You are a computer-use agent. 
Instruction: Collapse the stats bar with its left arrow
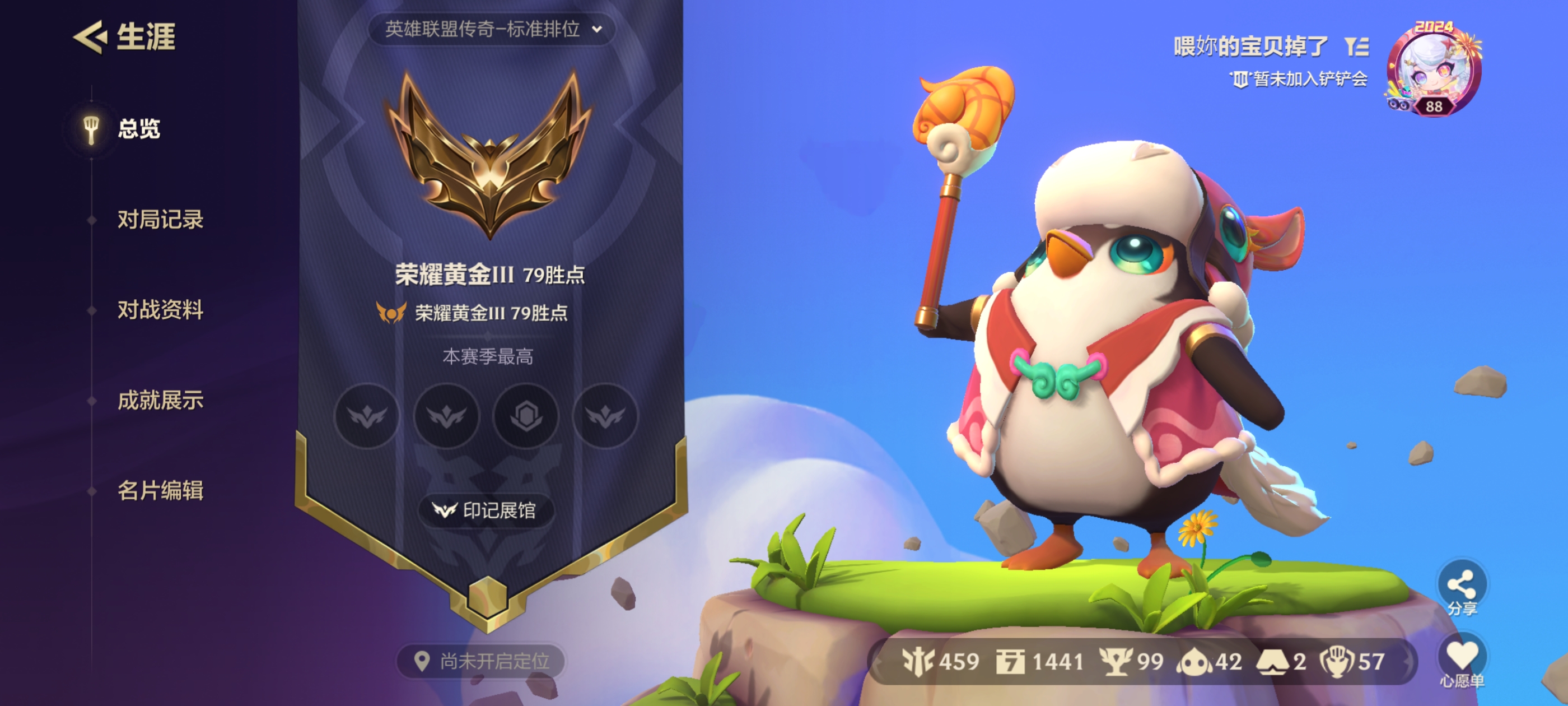click(x=878, y=662)
